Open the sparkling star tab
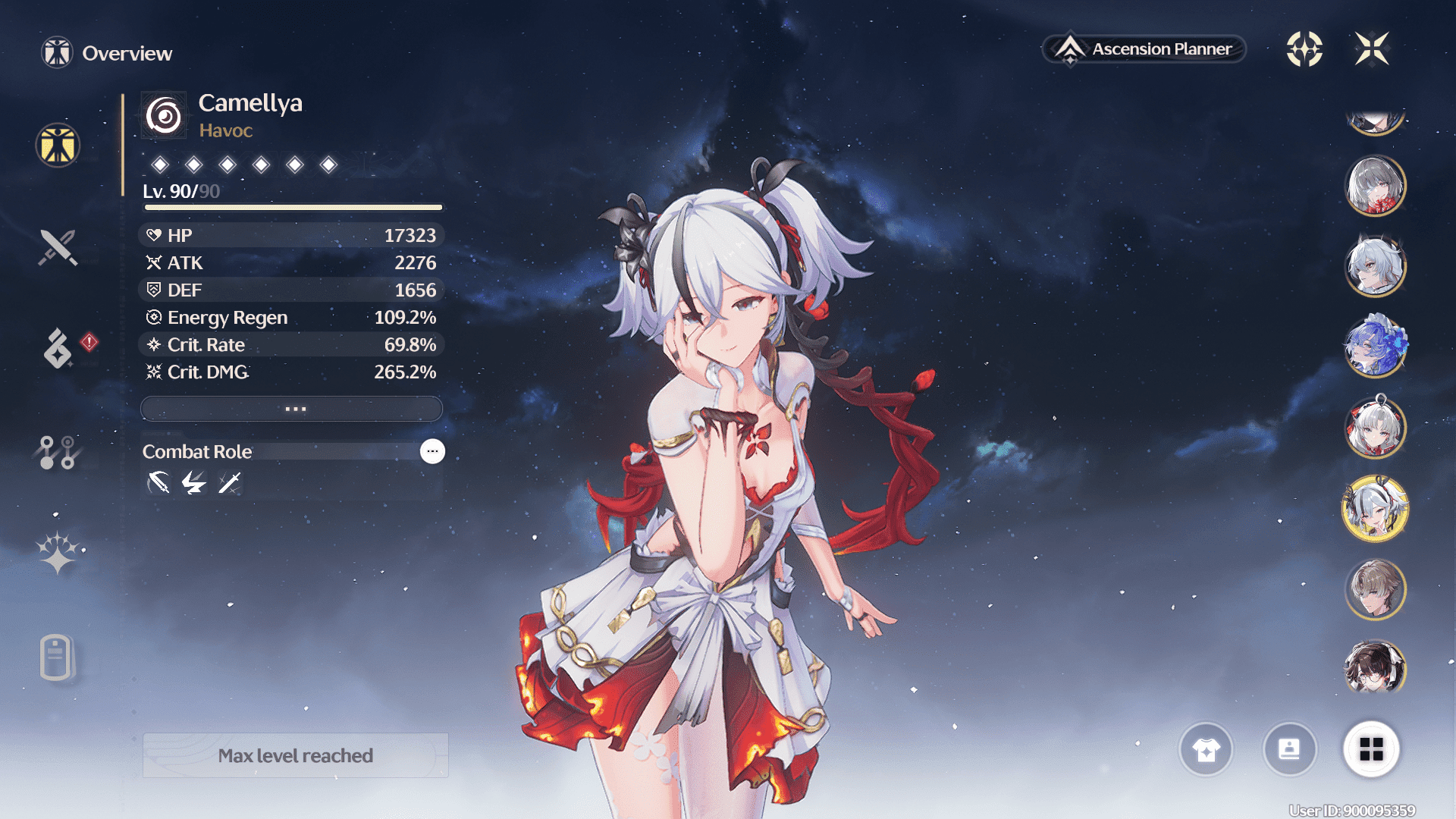The image size is (1456, 819). click(x=58, y=553)
